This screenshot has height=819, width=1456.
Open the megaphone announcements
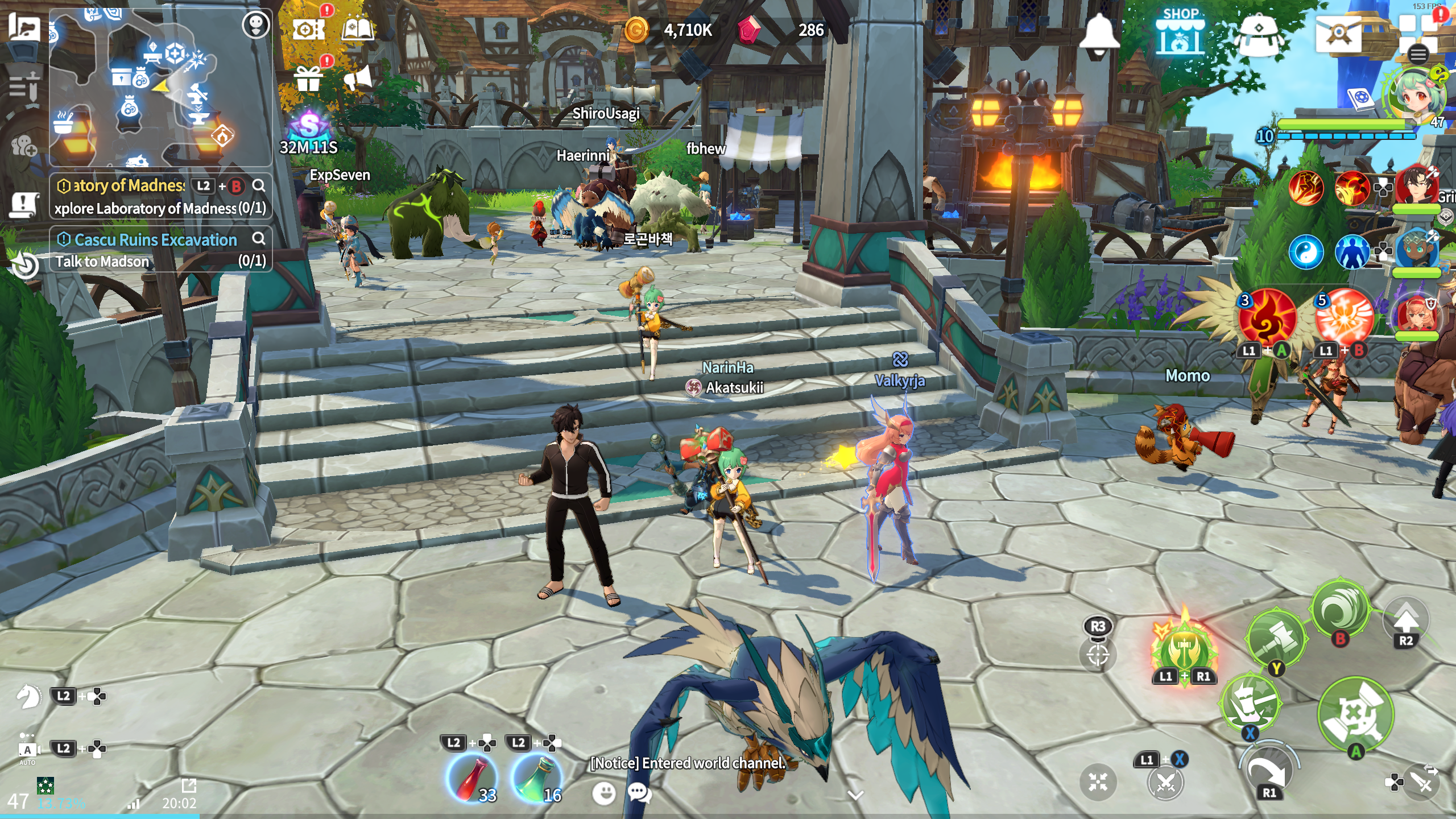pyautogui.click(x=358, y=77)
